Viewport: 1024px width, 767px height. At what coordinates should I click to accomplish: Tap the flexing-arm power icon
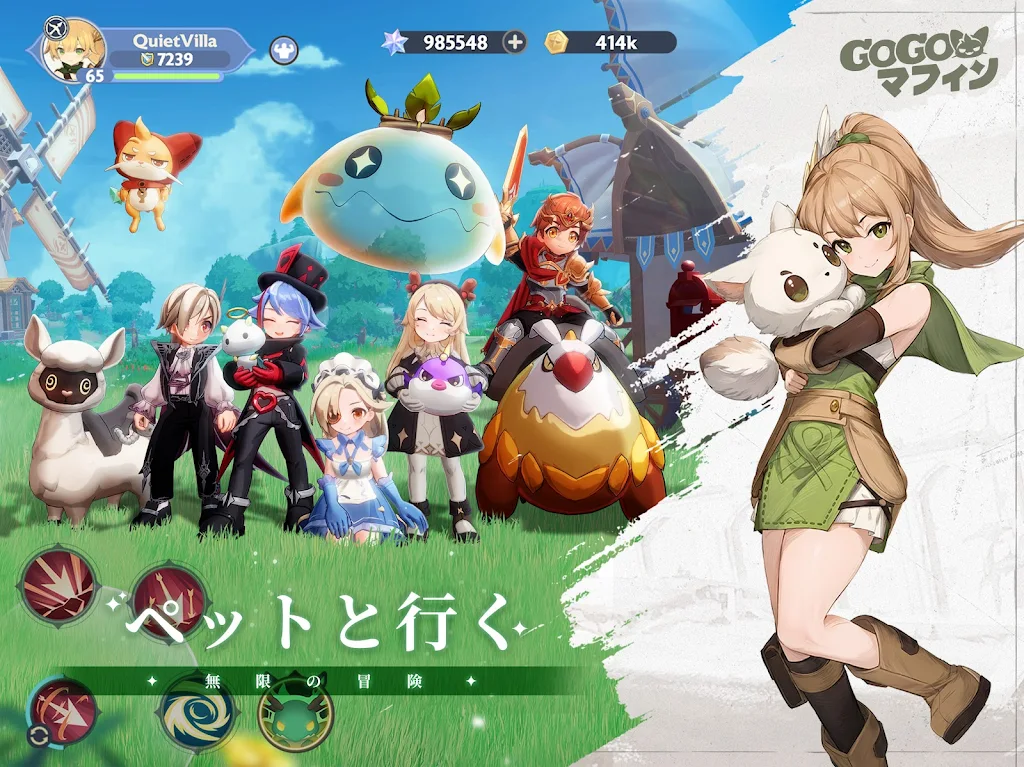click(x=283, y=50)
